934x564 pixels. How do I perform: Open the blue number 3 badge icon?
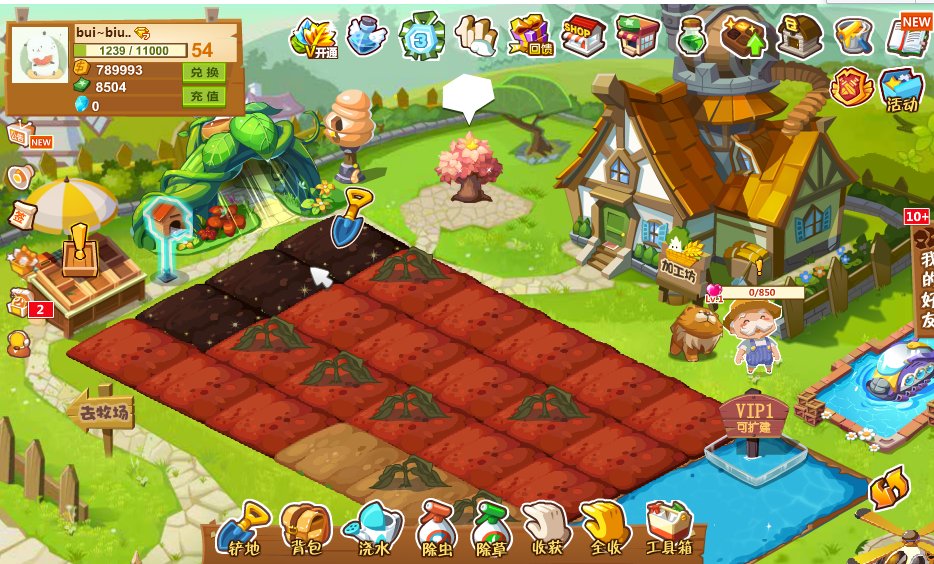[x=422, y=38]
